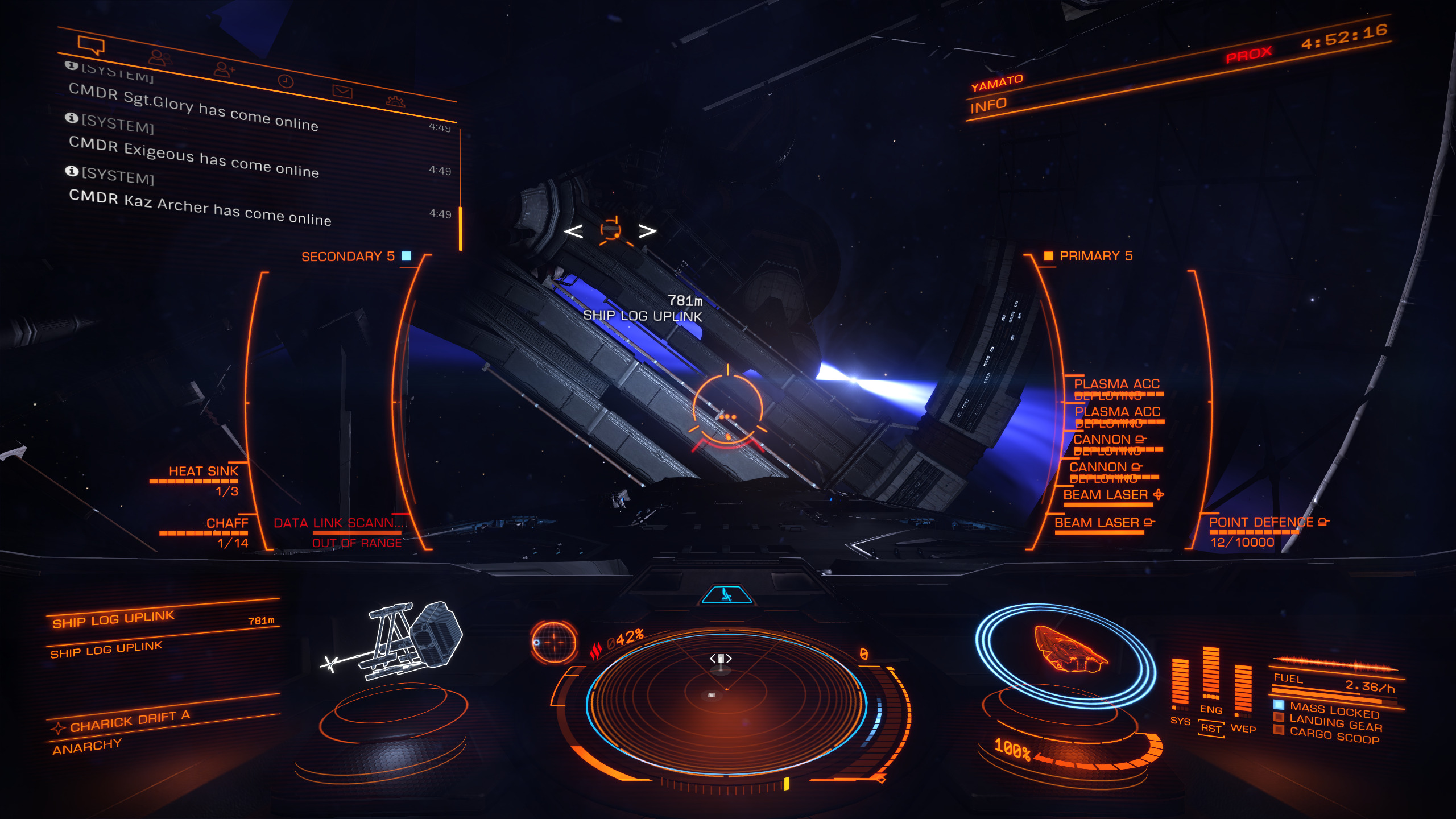Viewport: 1456px width, 819px height.
Task: Select the Chaff launcher module
Action: pos(227,523)
